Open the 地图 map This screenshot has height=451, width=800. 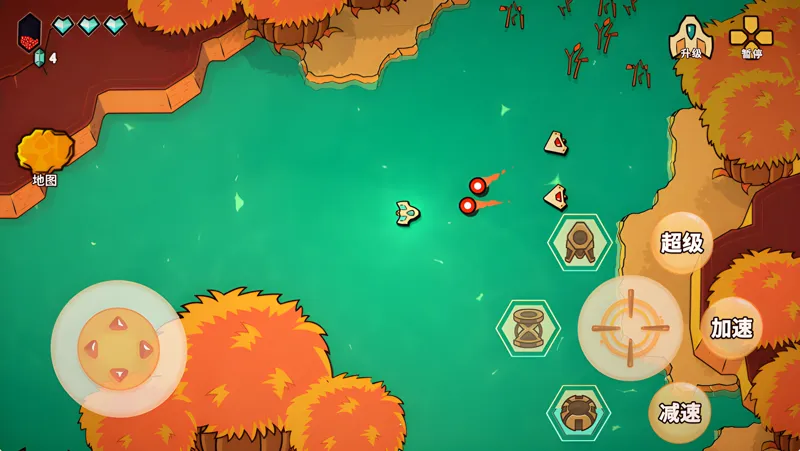click(43, 157)
